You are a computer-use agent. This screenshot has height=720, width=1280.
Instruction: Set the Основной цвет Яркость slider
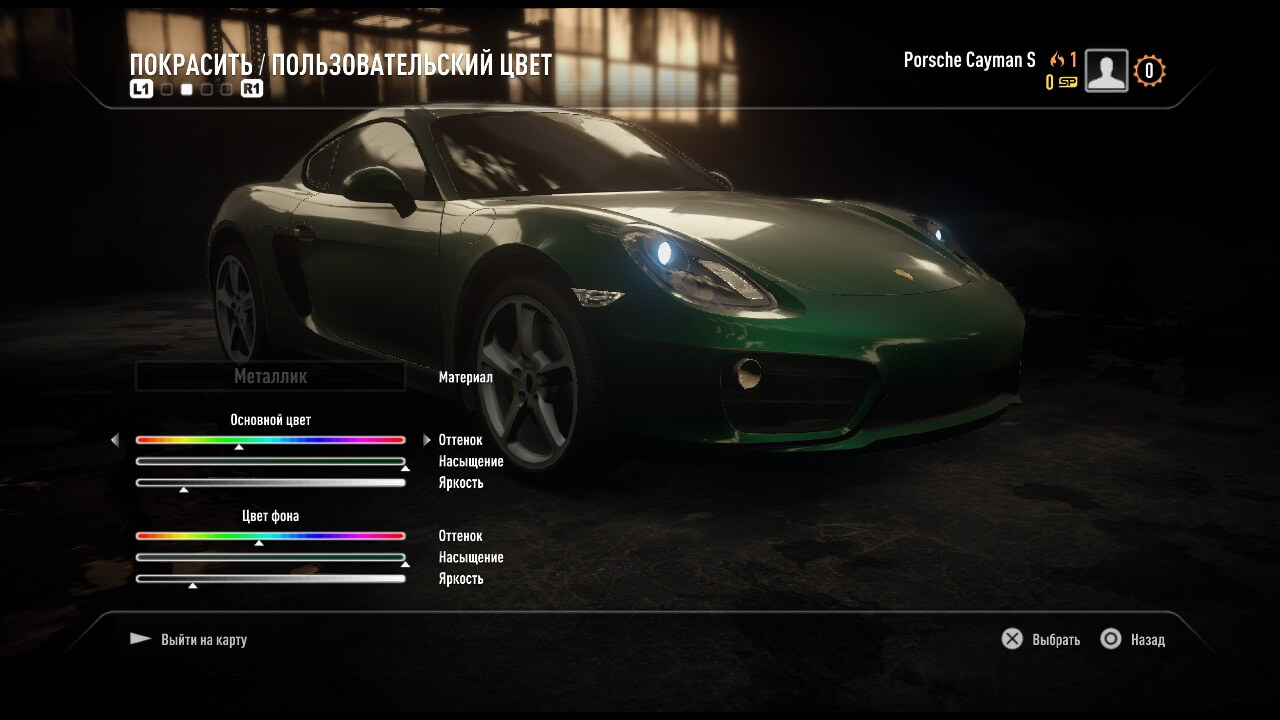coord(270,482)
